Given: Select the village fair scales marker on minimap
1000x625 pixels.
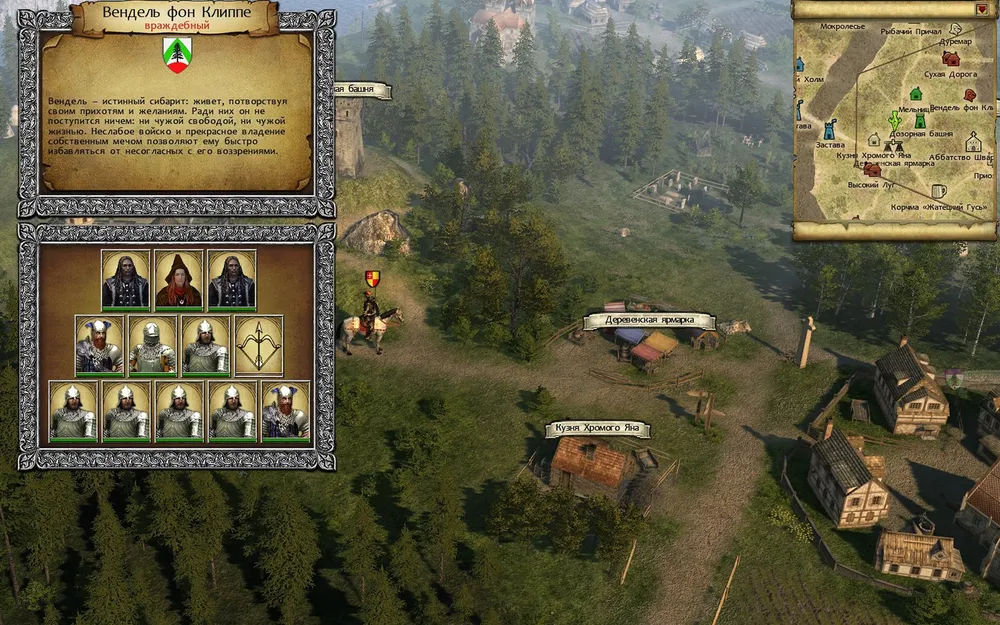Looking at the screenshot, I should (891, 145).
